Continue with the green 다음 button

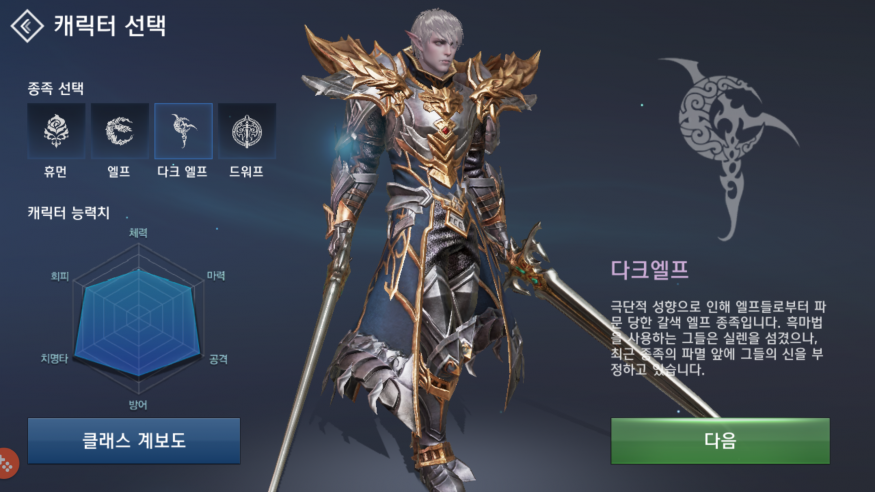coord(720,441)
